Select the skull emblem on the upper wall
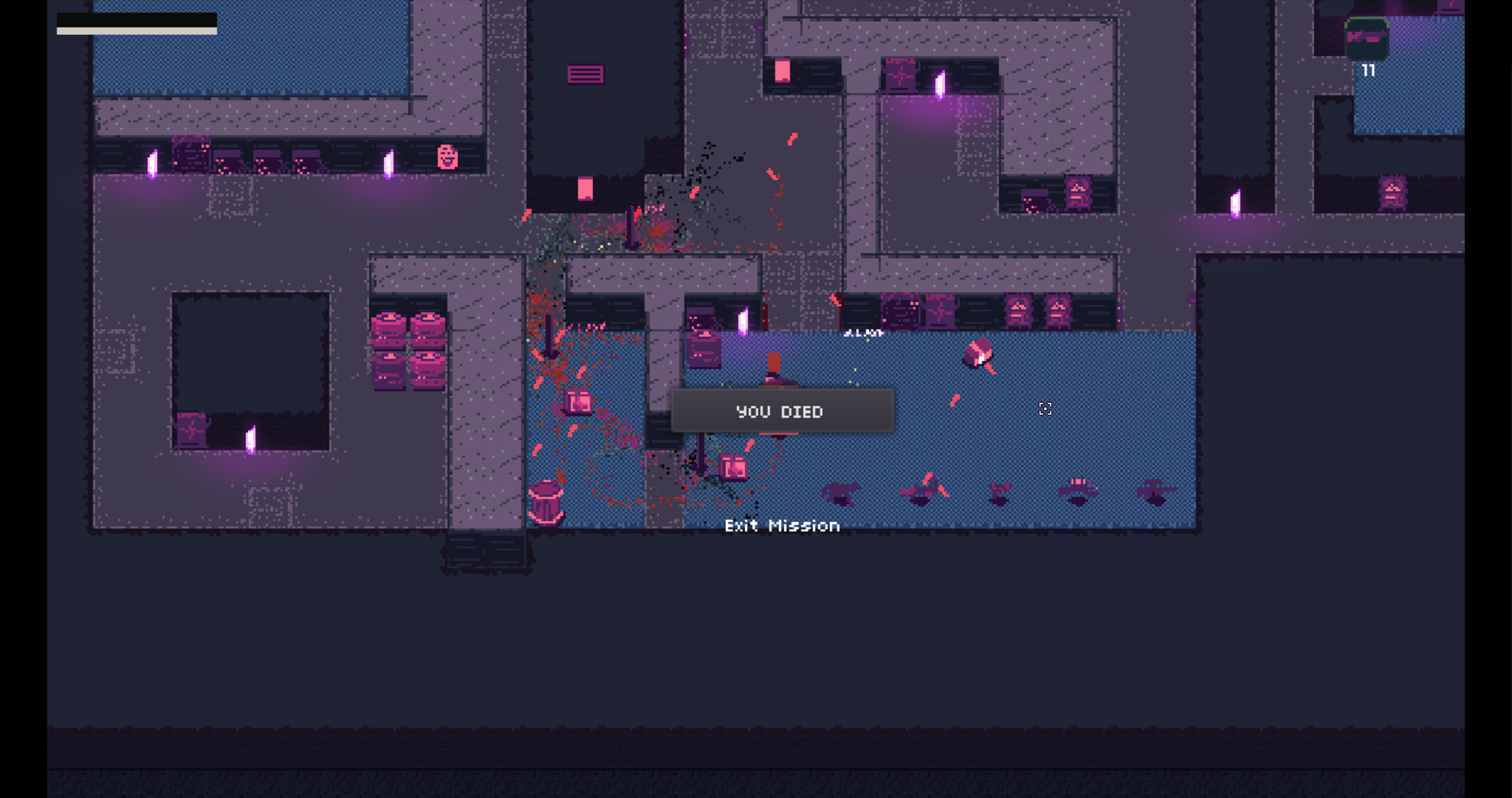The width and height of the screenshot is (1512, 798). [448, 158]
